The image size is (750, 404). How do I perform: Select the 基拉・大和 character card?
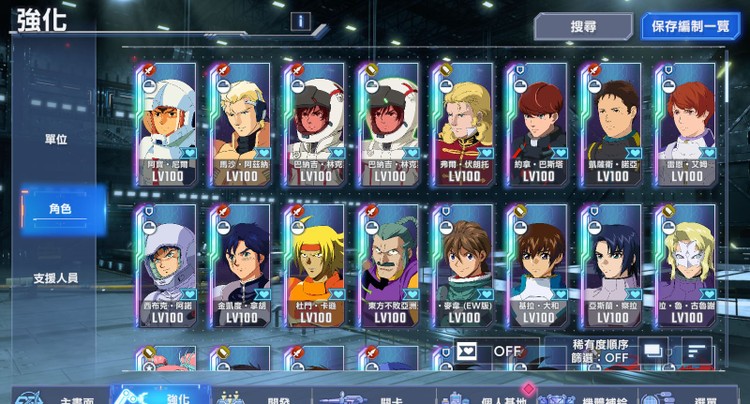[538, 265]
